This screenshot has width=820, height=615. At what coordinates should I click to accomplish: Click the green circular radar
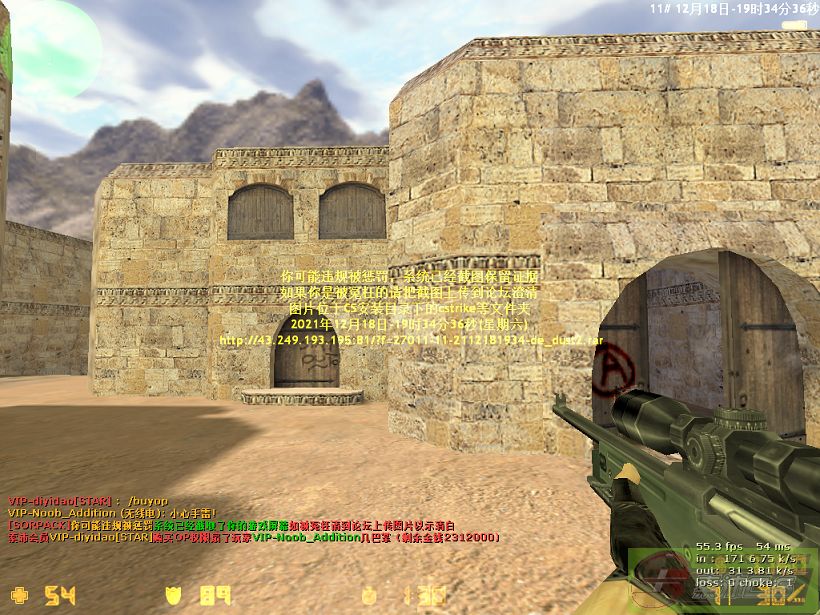[48, 45]
